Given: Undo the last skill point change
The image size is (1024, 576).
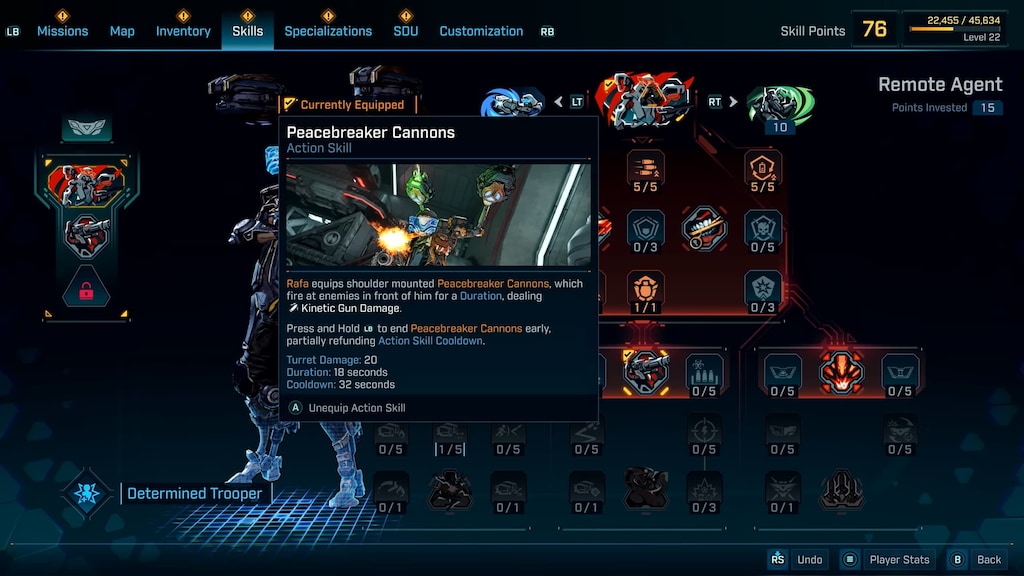Looking at the screenshot, I should (x=799, y=559).
